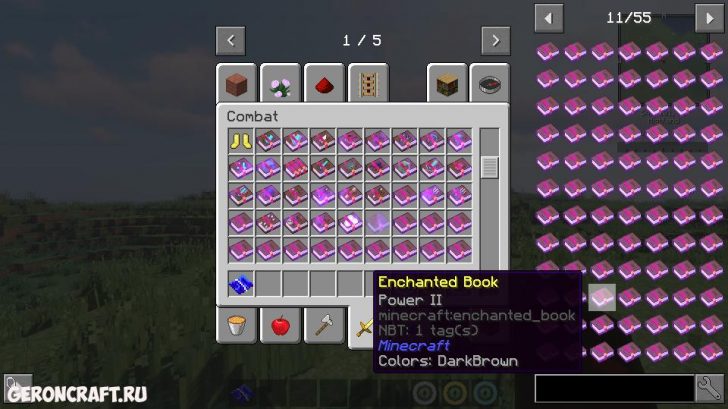Select the Redstone dust tab

pos(324,85)
